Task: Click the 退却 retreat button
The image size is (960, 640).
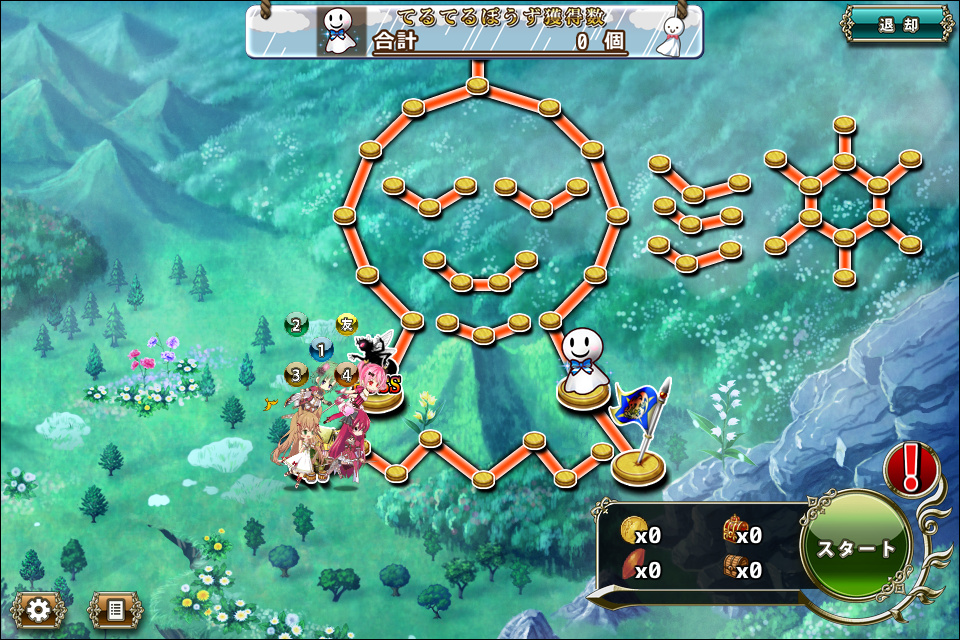Action: coord(897,25)
